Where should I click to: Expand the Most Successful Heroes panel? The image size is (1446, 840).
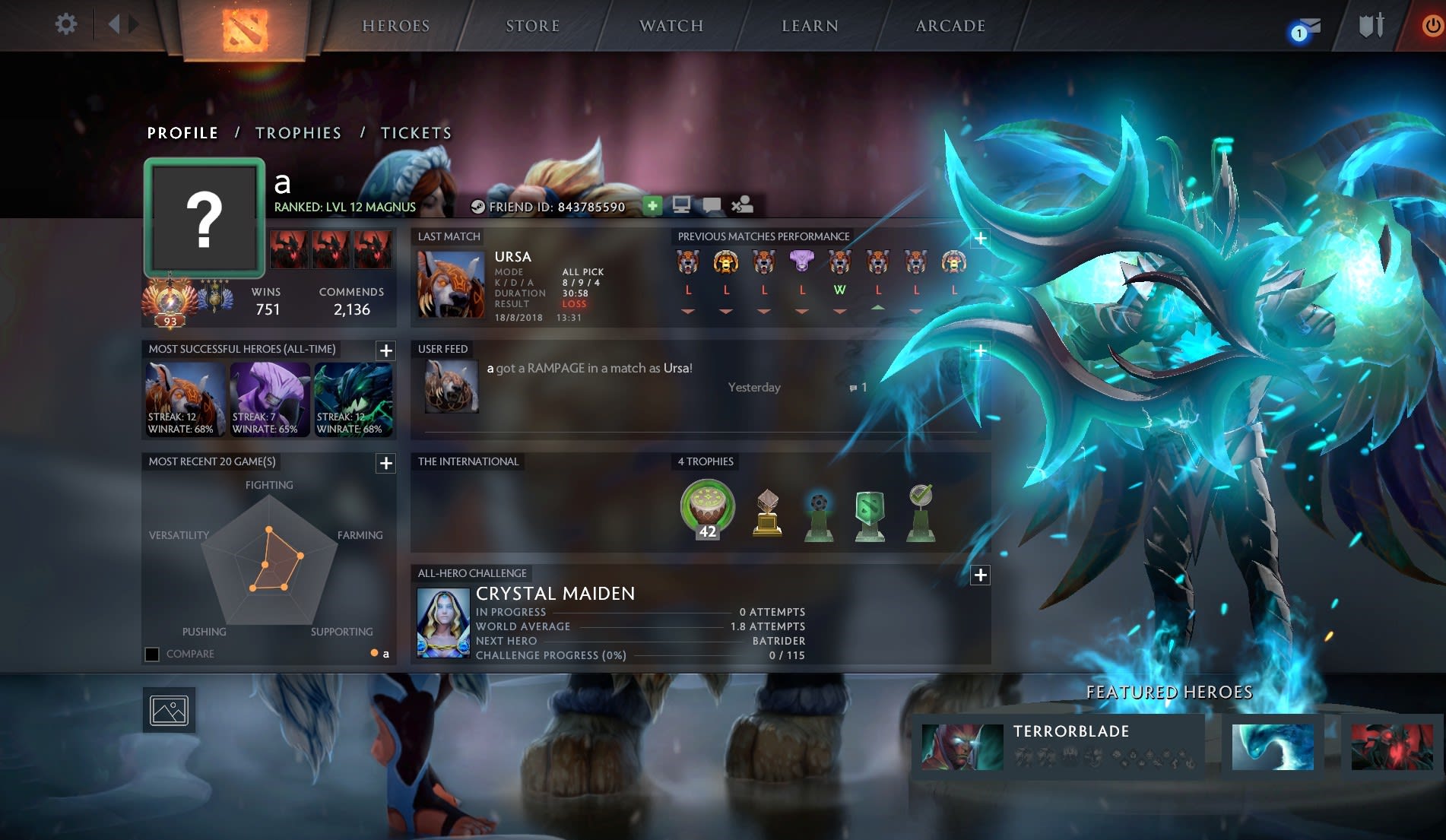[386, 350]
